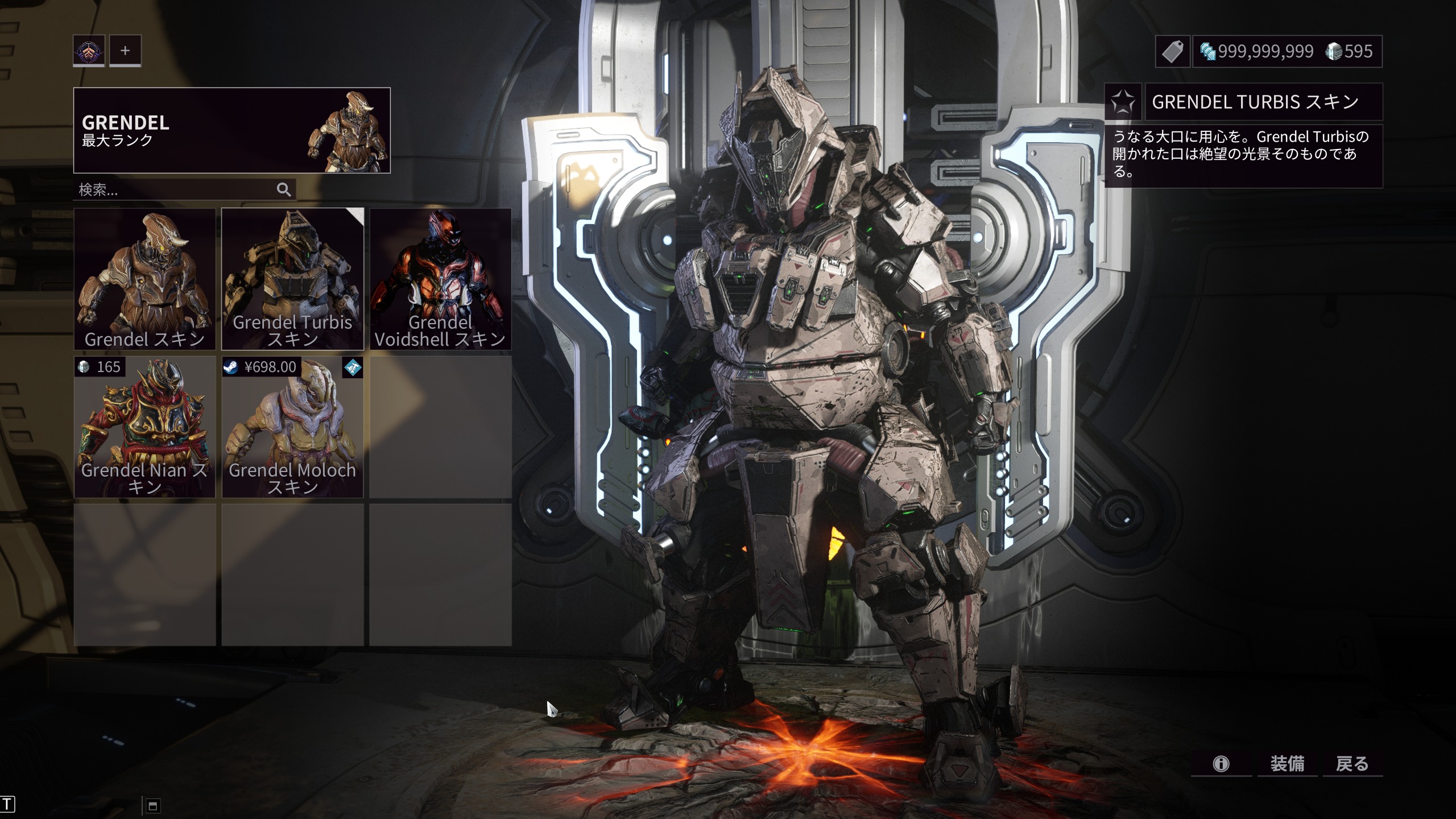Select the default Grendel skin

(x=144, y=279)
